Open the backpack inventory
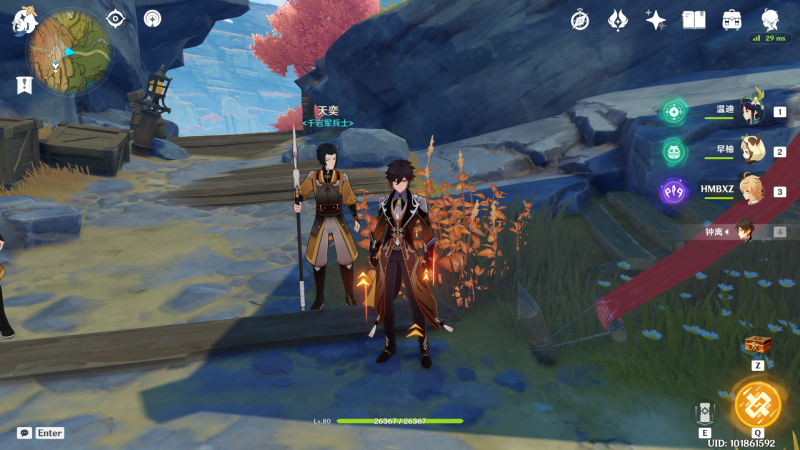Screen dimensions: 800x450 click(x=732, y=20)
